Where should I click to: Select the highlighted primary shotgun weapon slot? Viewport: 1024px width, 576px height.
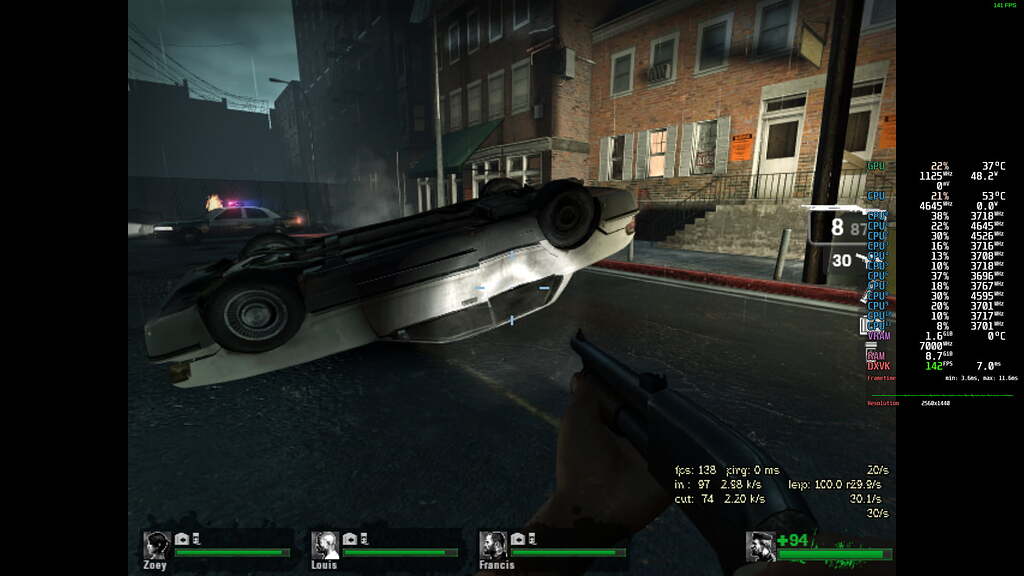point(838,226)
